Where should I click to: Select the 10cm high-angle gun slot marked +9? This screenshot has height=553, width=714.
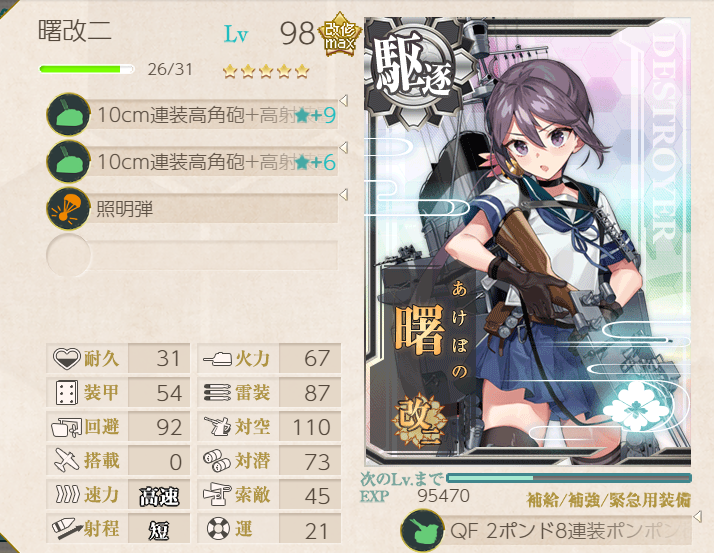pos(195,116)
